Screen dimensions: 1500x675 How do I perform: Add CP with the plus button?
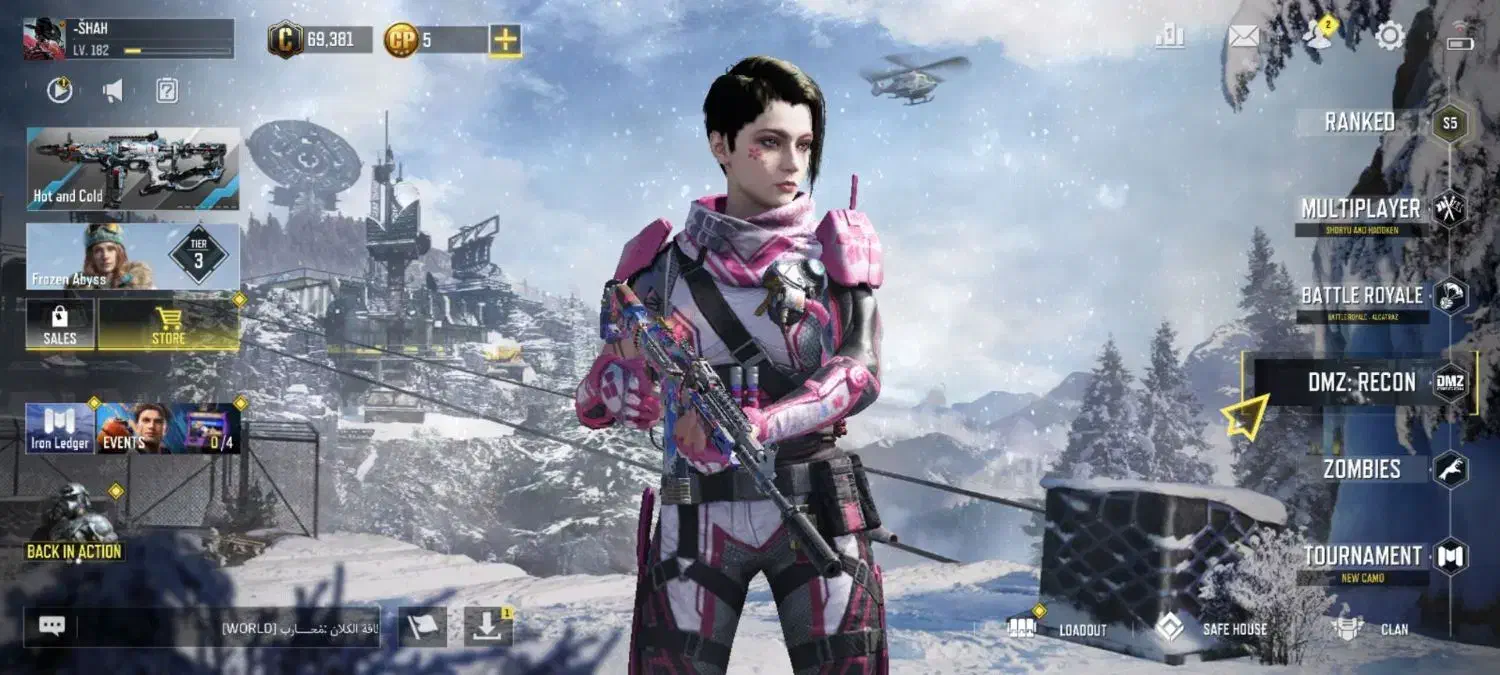coord(505,40)
